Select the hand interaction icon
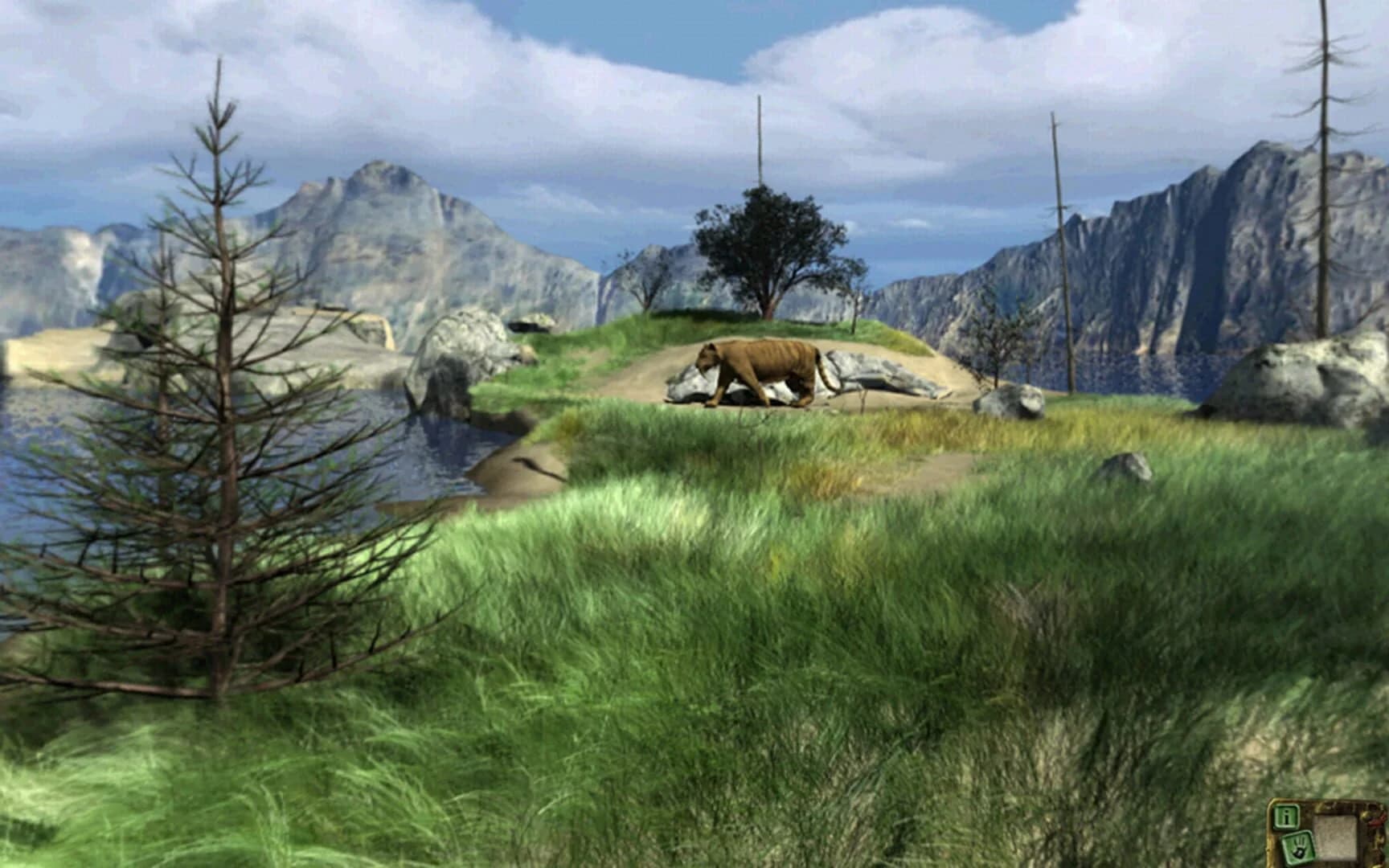Screen dimensions: 1389x868 pos(1298,848)
